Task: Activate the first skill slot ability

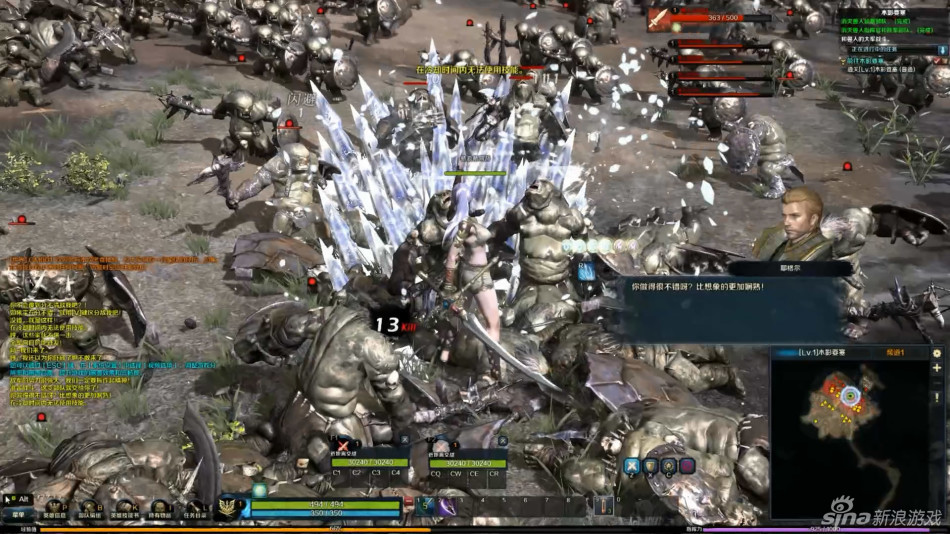Action: (x=424, y=507)
